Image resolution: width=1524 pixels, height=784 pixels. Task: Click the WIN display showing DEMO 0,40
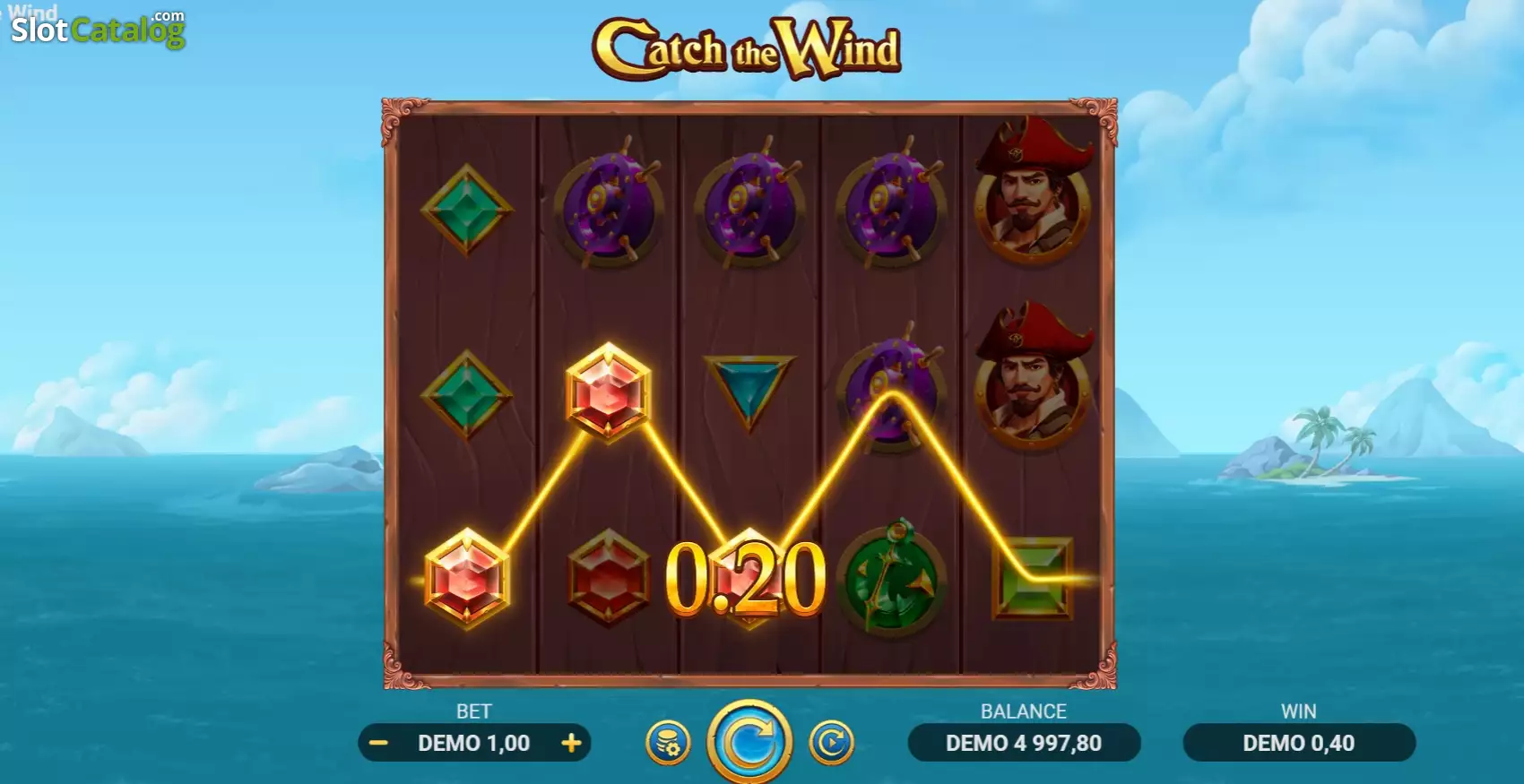coord(1299,743)
